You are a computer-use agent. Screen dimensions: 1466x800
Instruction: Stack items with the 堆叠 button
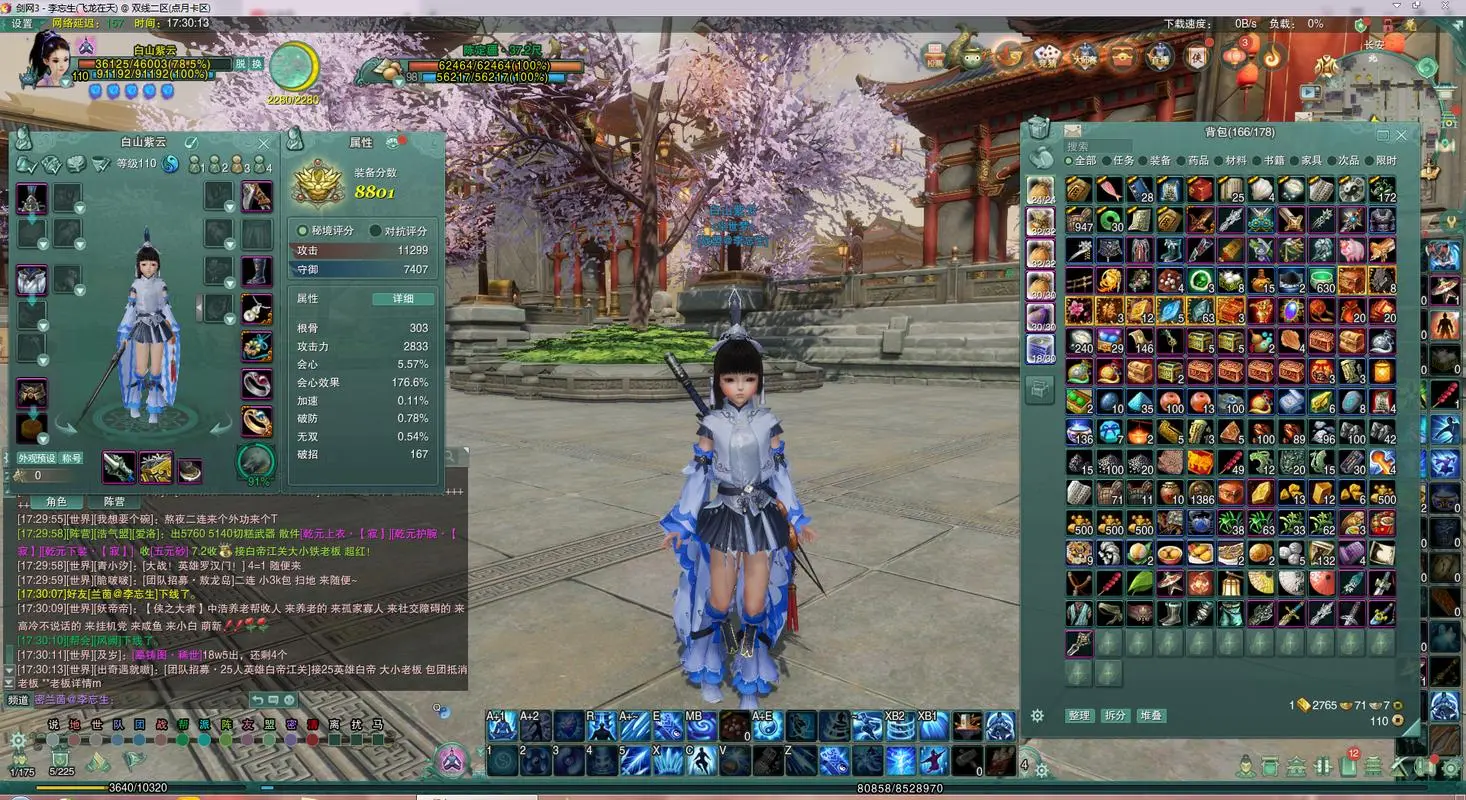pos(1151,716)
